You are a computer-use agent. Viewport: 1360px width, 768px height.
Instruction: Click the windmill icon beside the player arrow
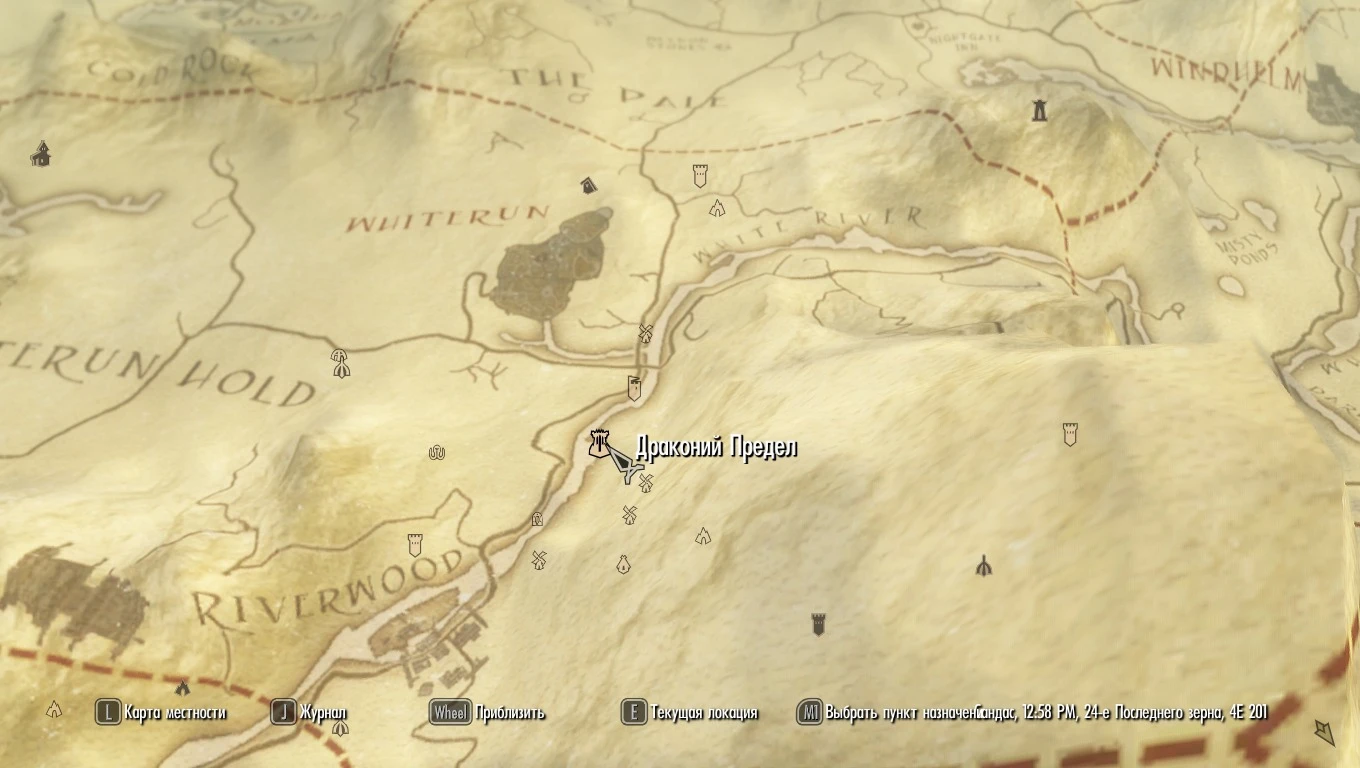(646, 484)
